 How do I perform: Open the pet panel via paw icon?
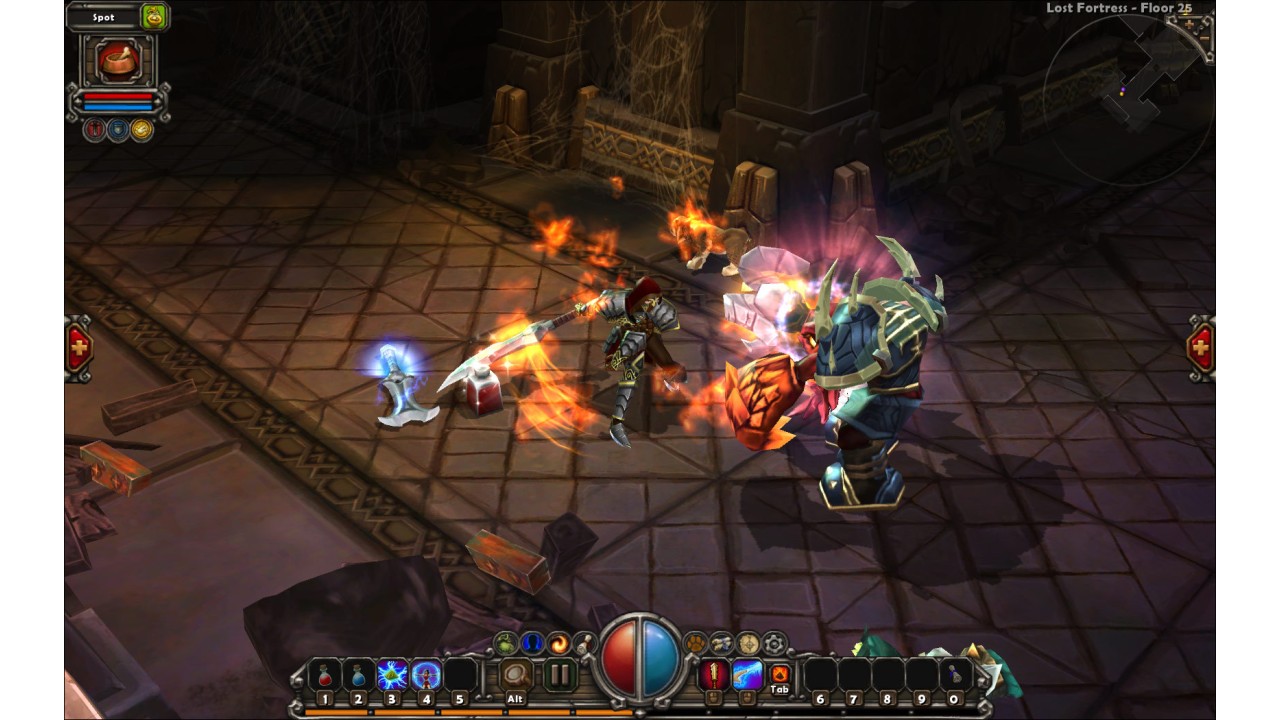(694, 643)
